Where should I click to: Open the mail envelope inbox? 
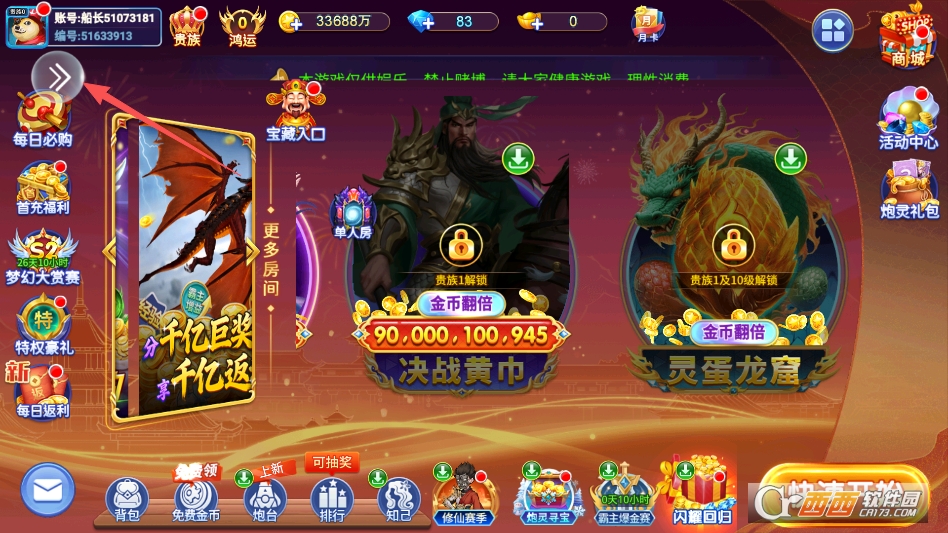[x=47, y=491]
